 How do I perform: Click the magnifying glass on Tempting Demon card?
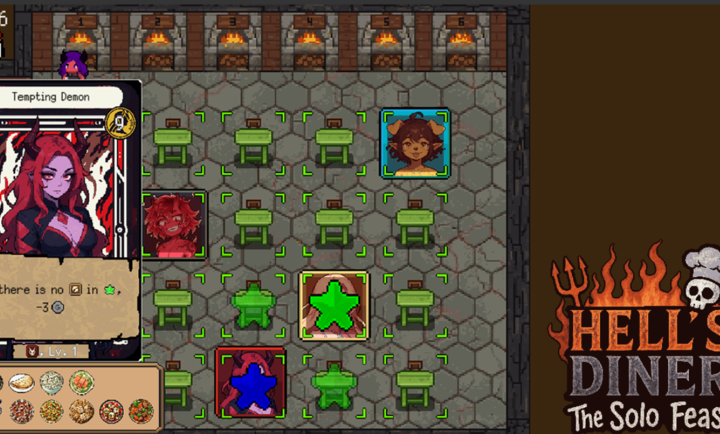click(x=121, y=122)
